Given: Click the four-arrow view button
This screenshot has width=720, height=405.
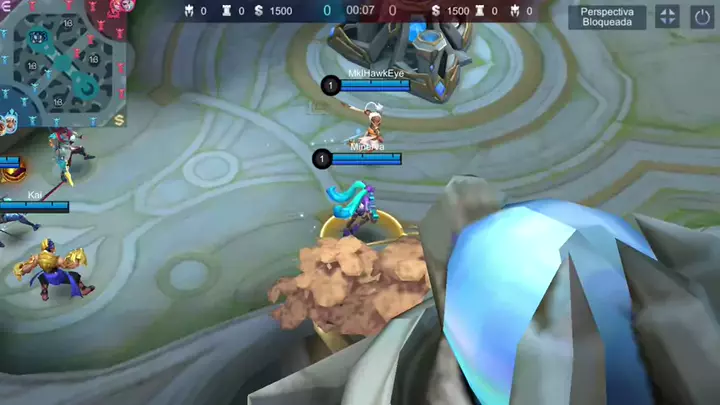Looking at the screenshot, I should [x=667, y=16].
